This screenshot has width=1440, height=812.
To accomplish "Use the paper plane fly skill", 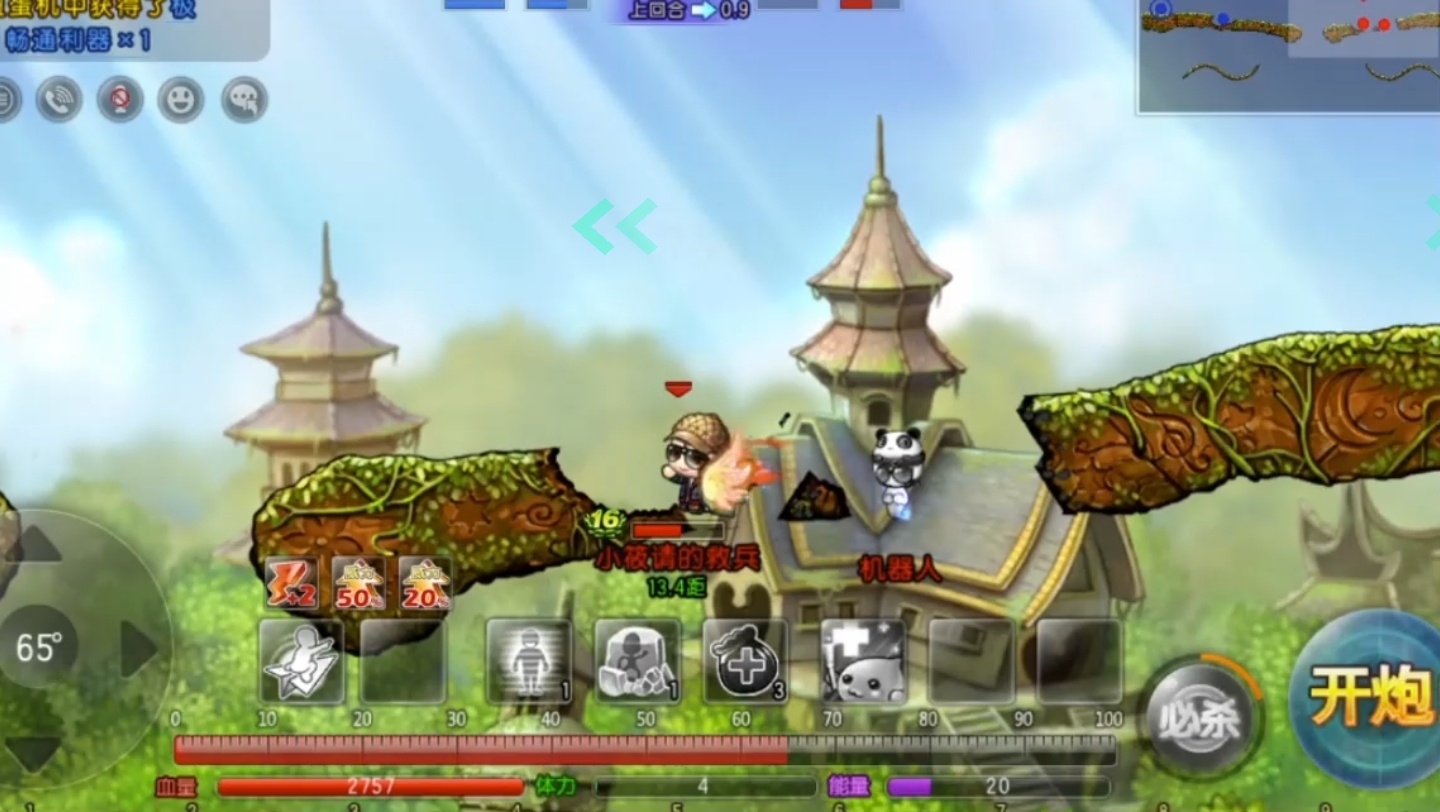I will 301,661.
